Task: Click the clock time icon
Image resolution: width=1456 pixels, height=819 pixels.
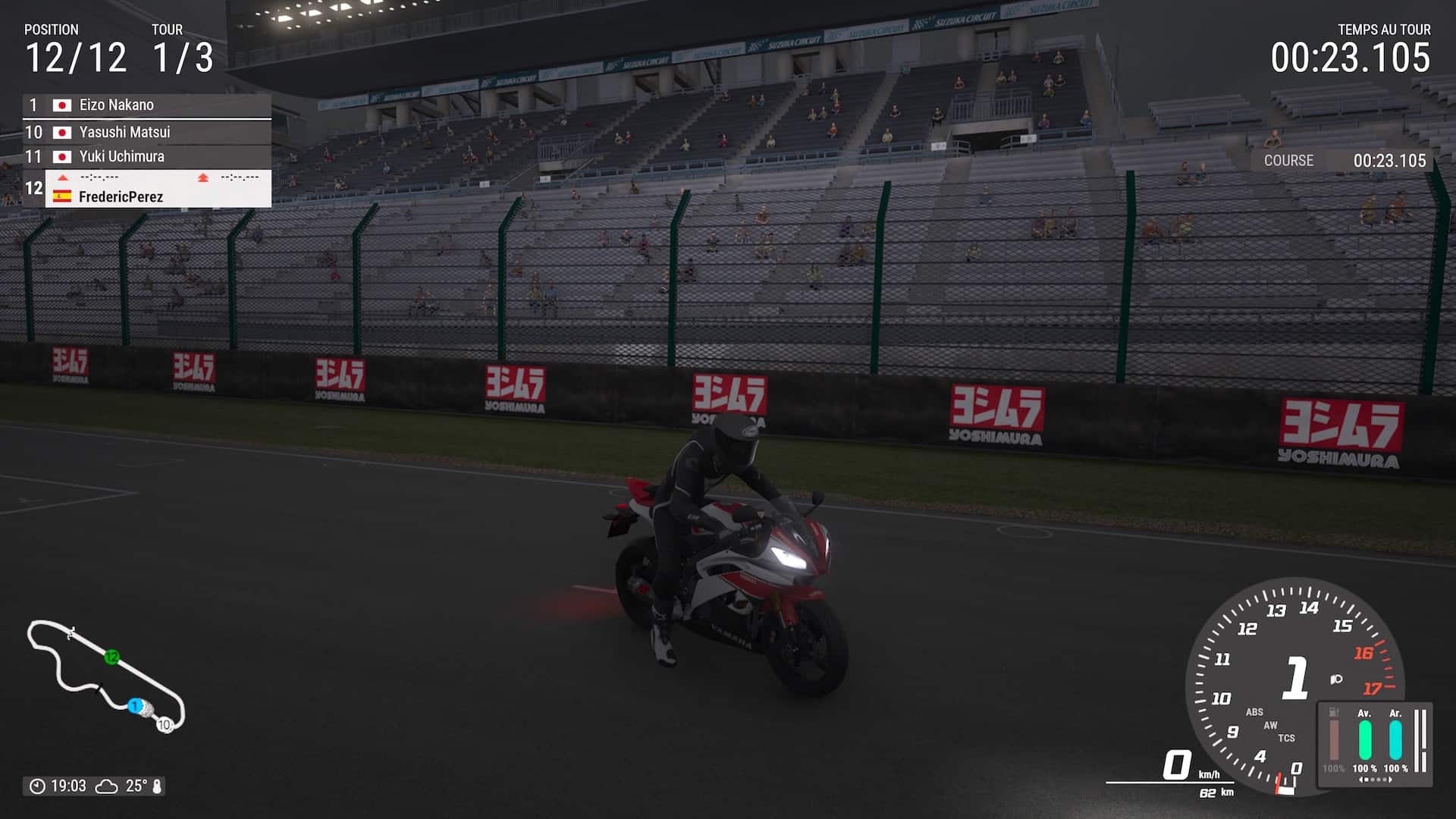Action: click(x=37, y=786)
